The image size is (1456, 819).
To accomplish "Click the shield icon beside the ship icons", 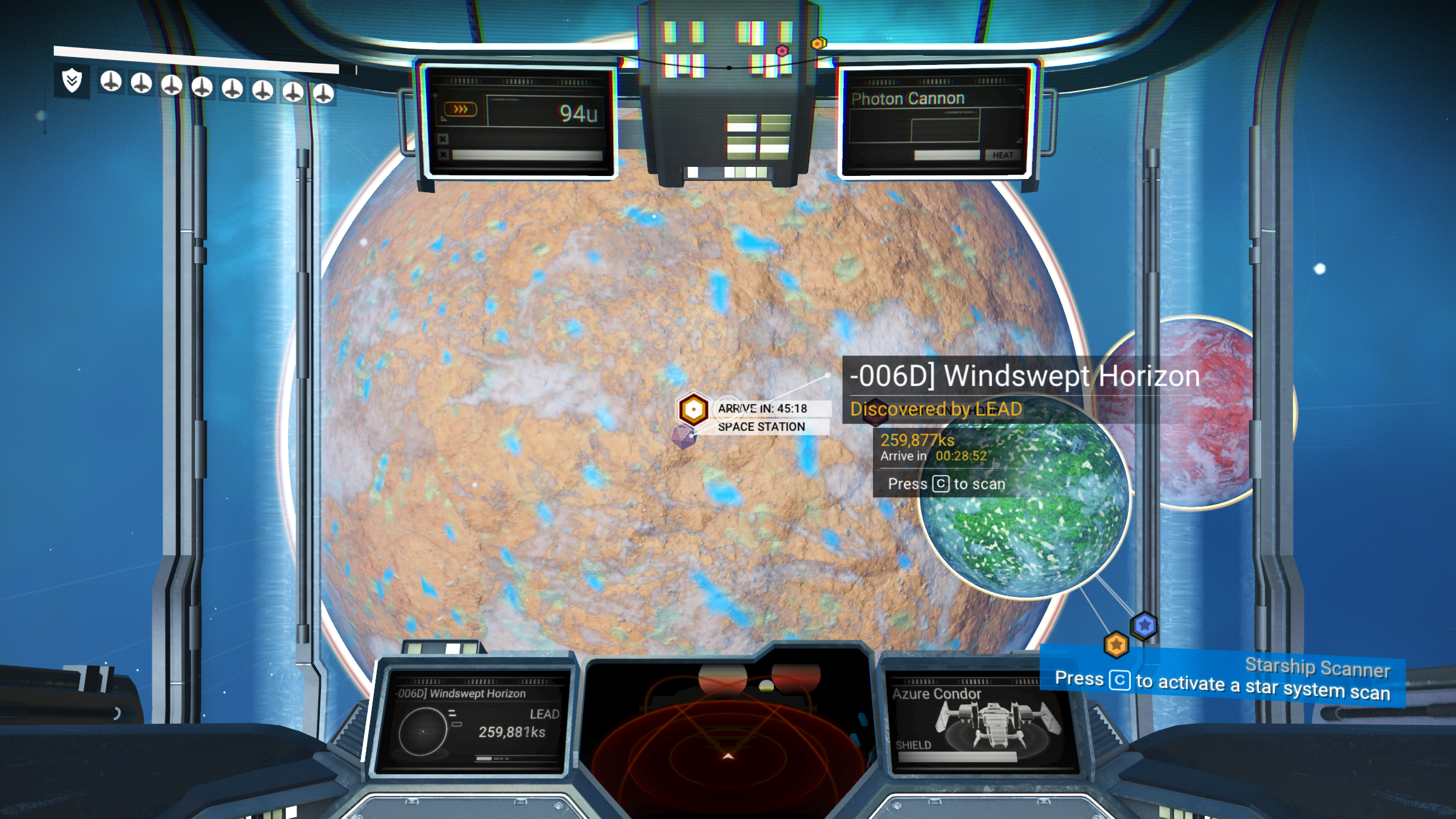I will (x=72, y=80).
